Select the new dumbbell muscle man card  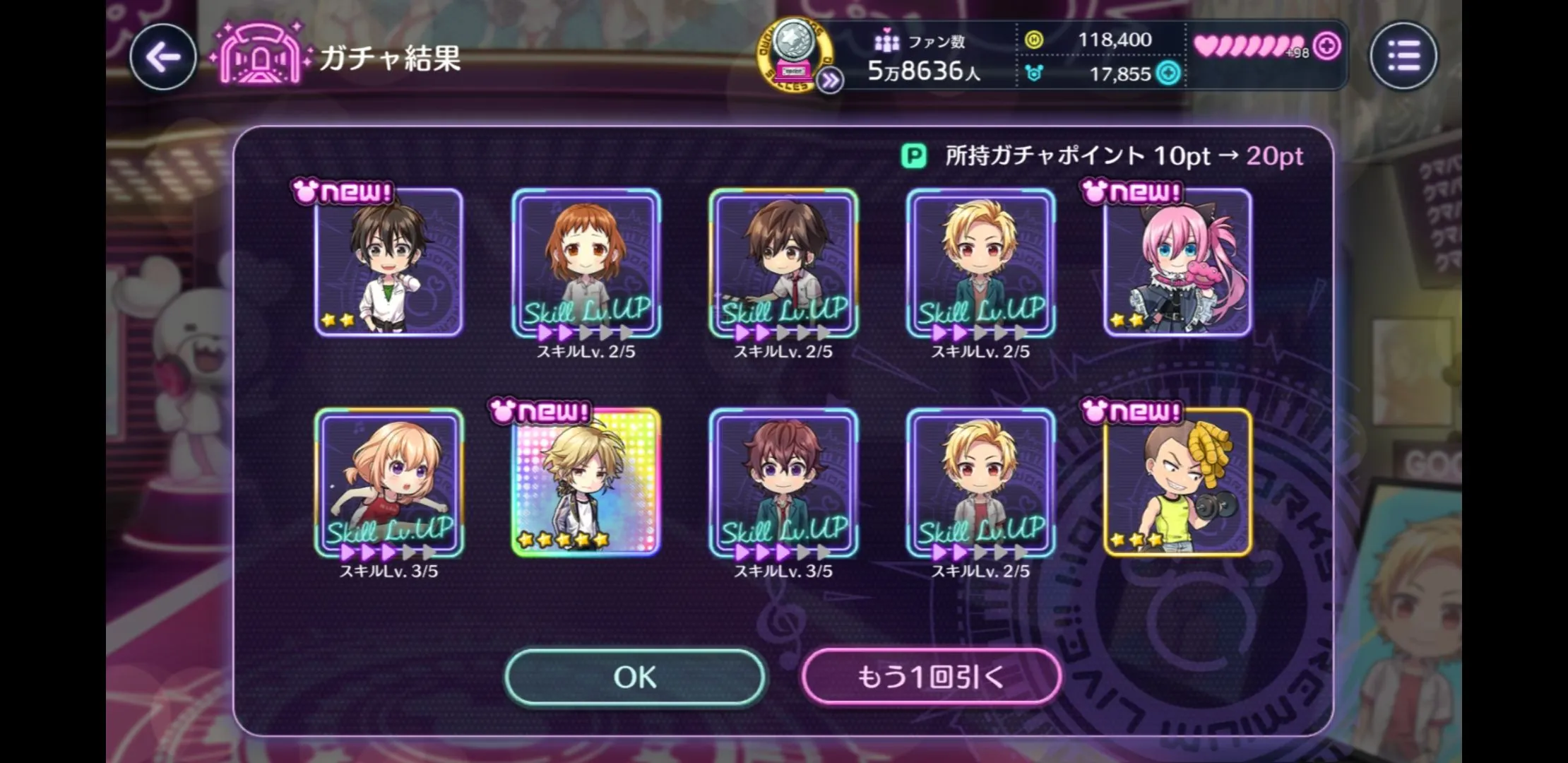1177,483
